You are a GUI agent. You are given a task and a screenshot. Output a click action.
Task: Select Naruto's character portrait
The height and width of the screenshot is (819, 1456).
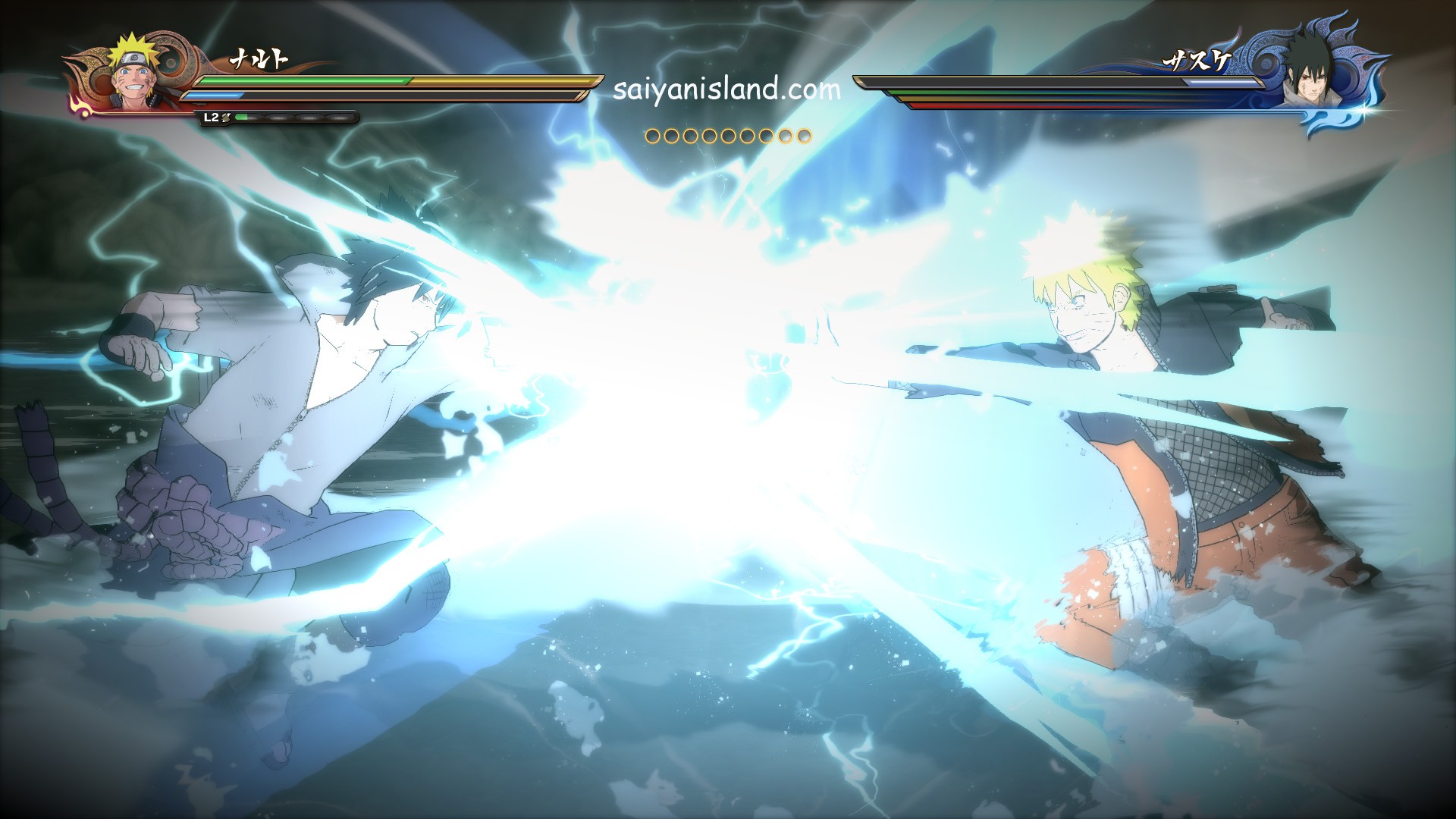(135, 74)
